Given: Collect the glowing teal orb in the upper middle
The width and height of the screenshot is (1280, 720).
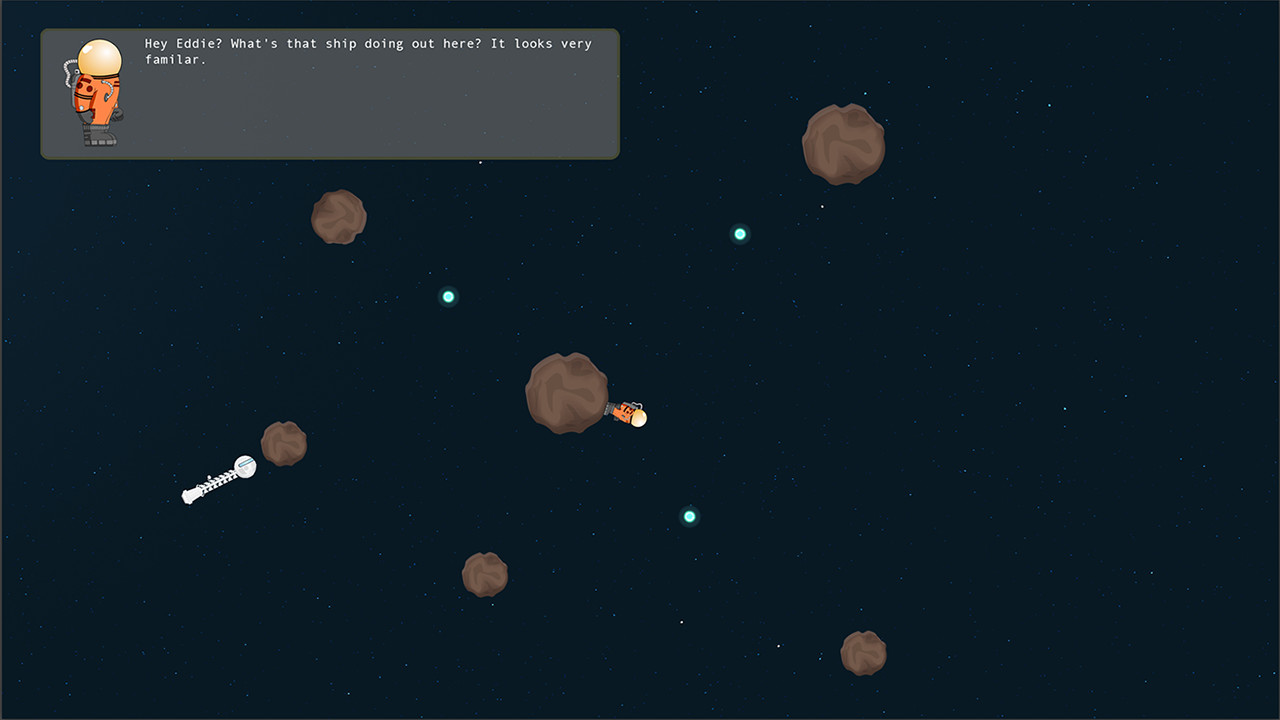Looking at the screenshot, I should coord(447,295).
